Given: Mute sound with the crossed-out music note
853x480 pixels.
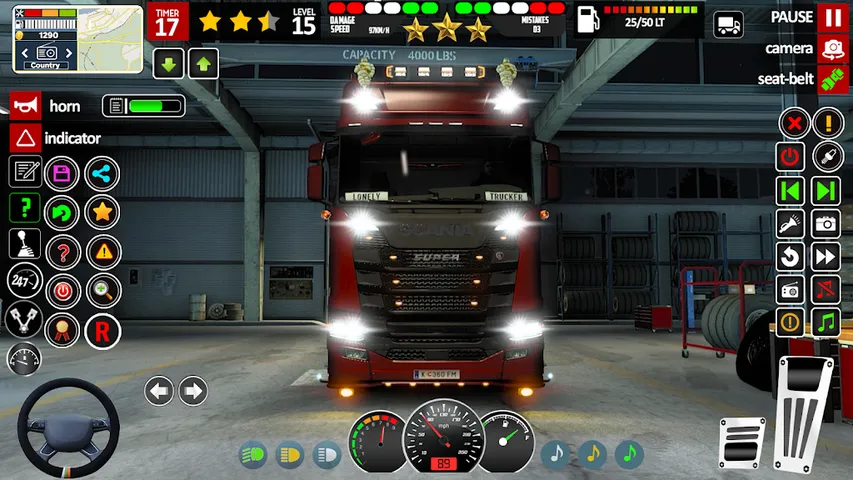Looking at the screenshot, I should point(825,289).
